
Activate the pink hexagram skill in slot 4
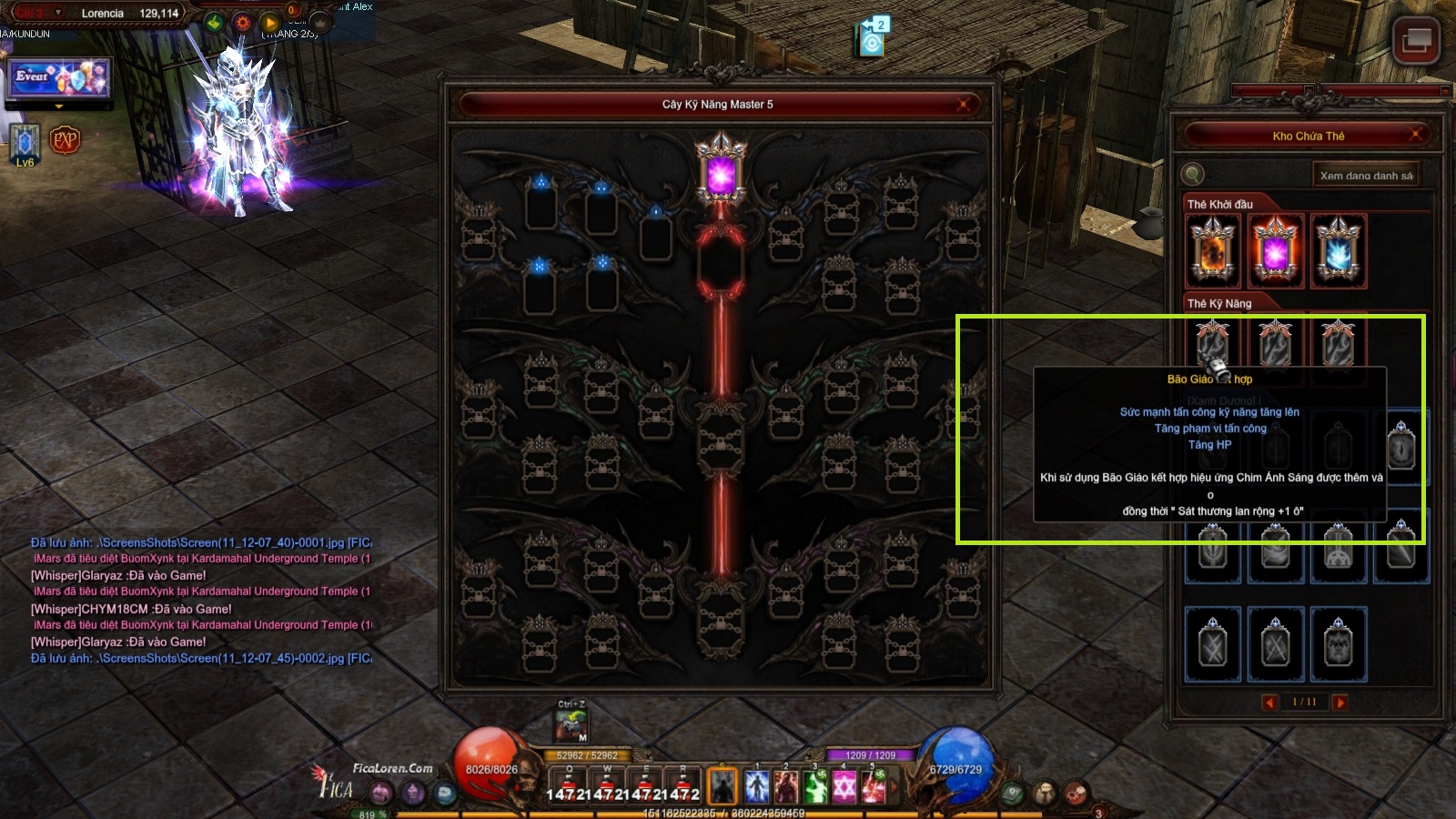(x=844, y=786)
